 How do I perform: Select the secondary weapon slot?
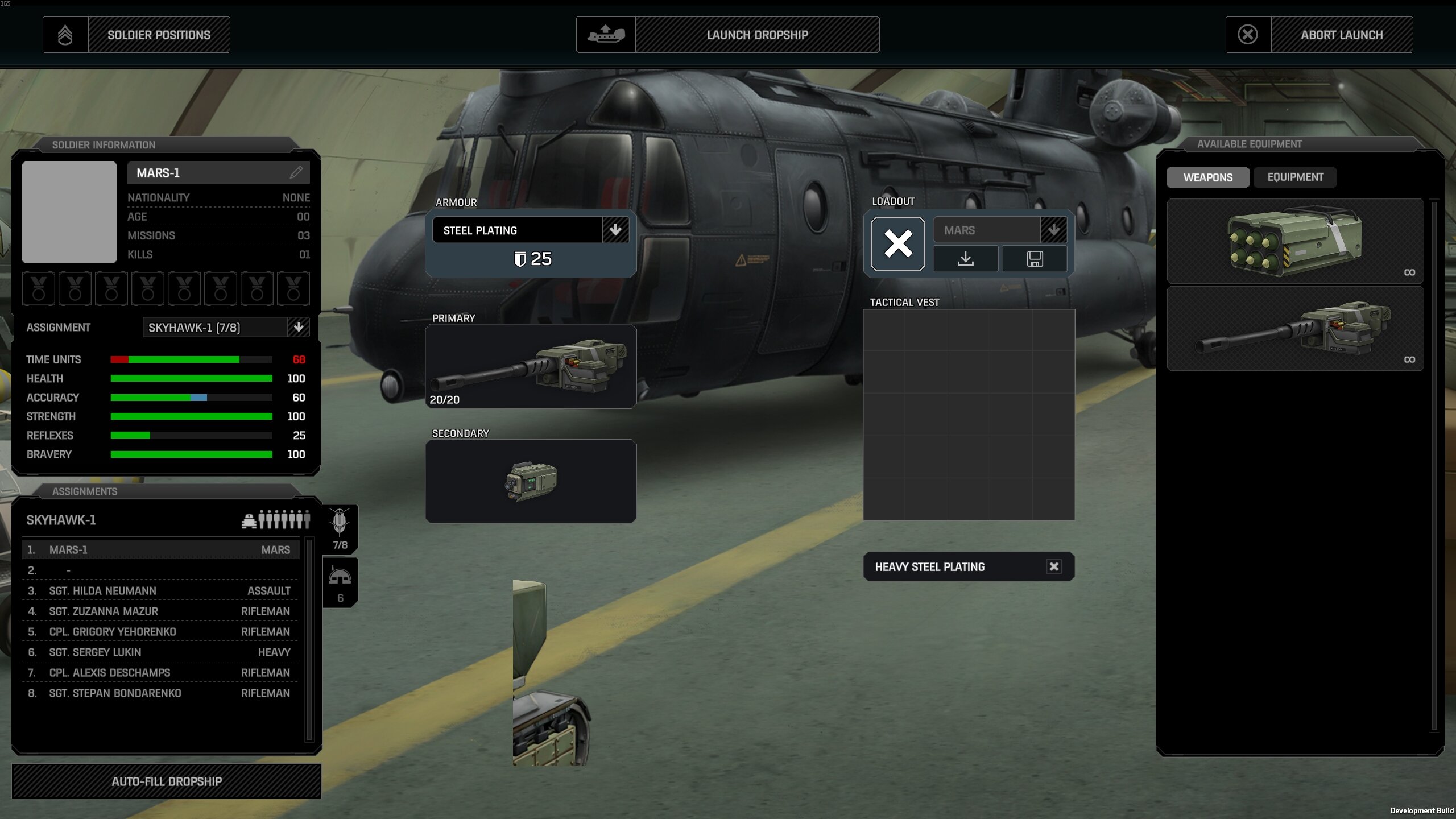tap(530, 481)
